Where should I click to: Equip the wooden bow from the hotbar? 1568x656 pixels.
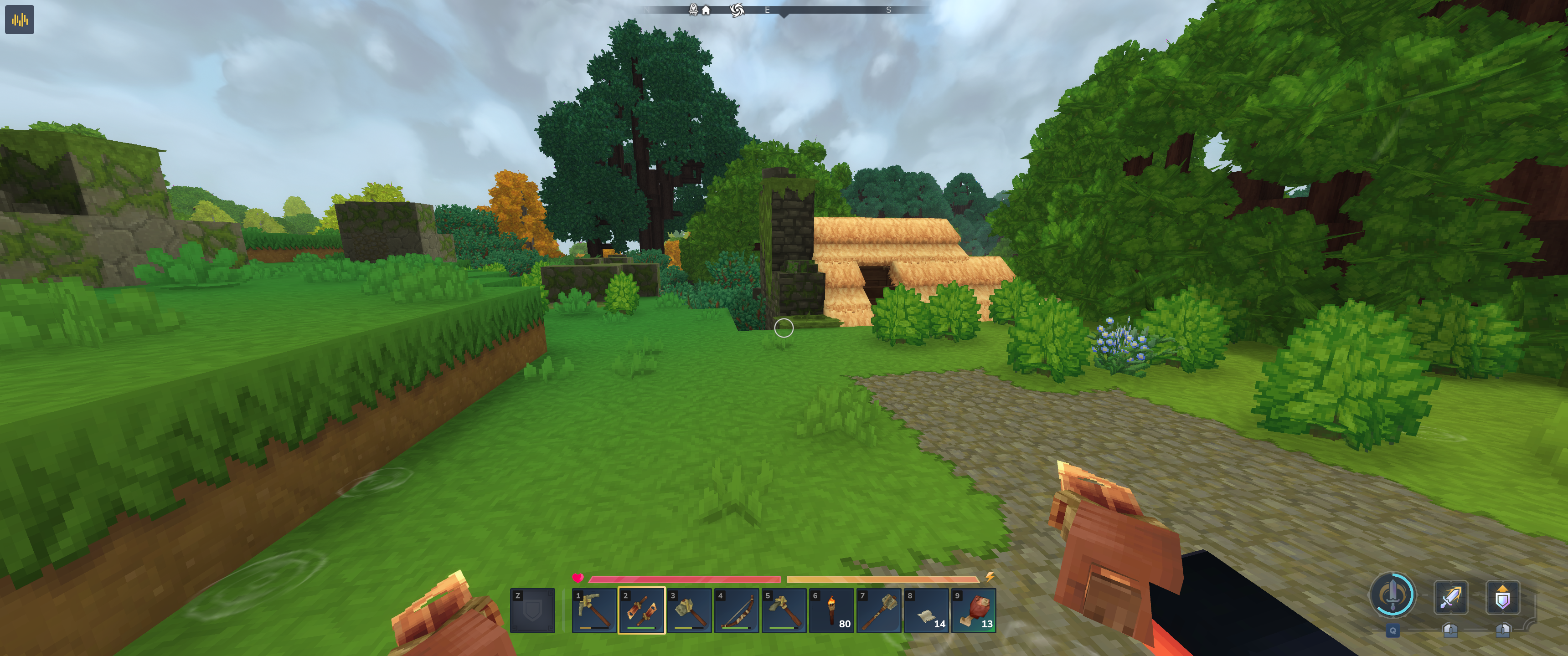pyautogui.click(x=737, y=610)
